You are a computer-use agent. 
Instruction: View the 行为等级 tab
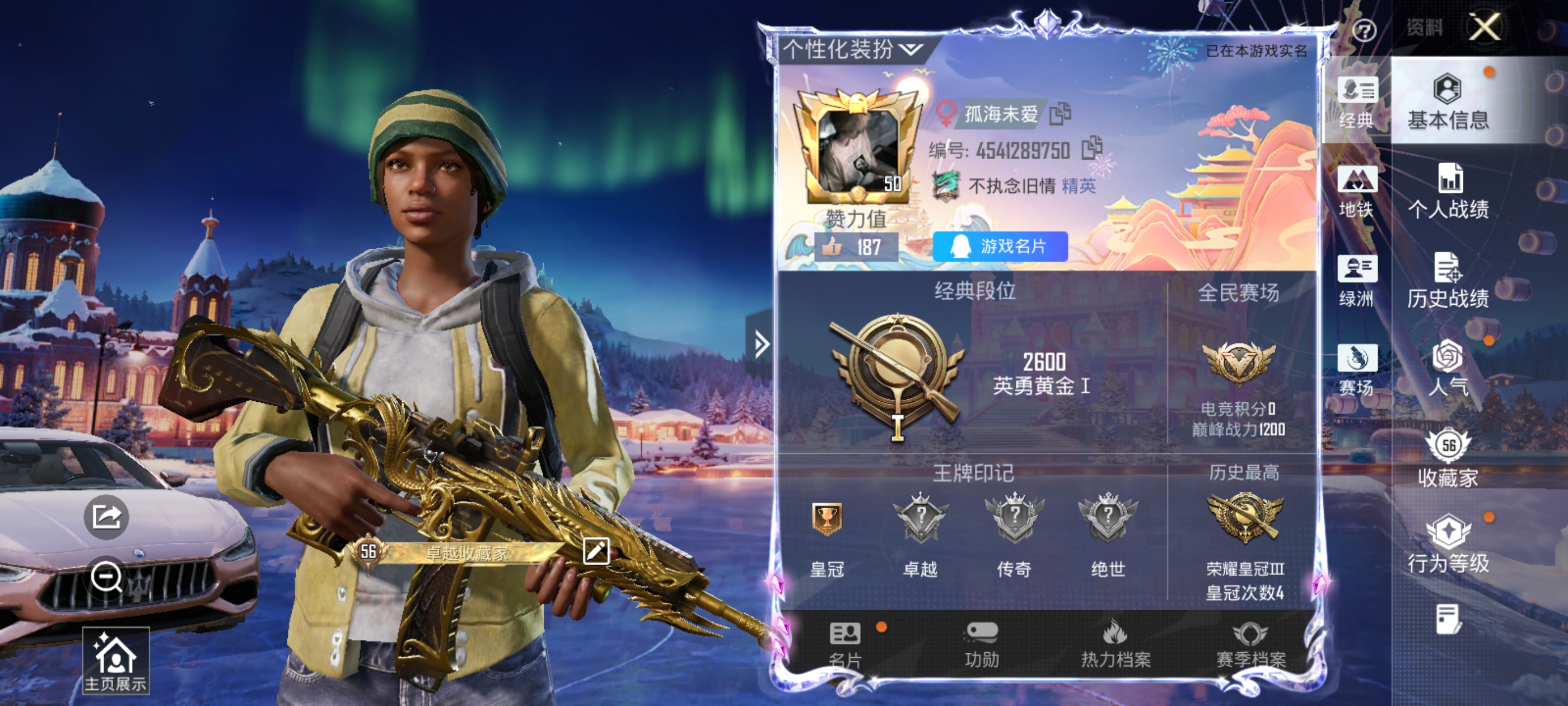[x=1448, y=545]
